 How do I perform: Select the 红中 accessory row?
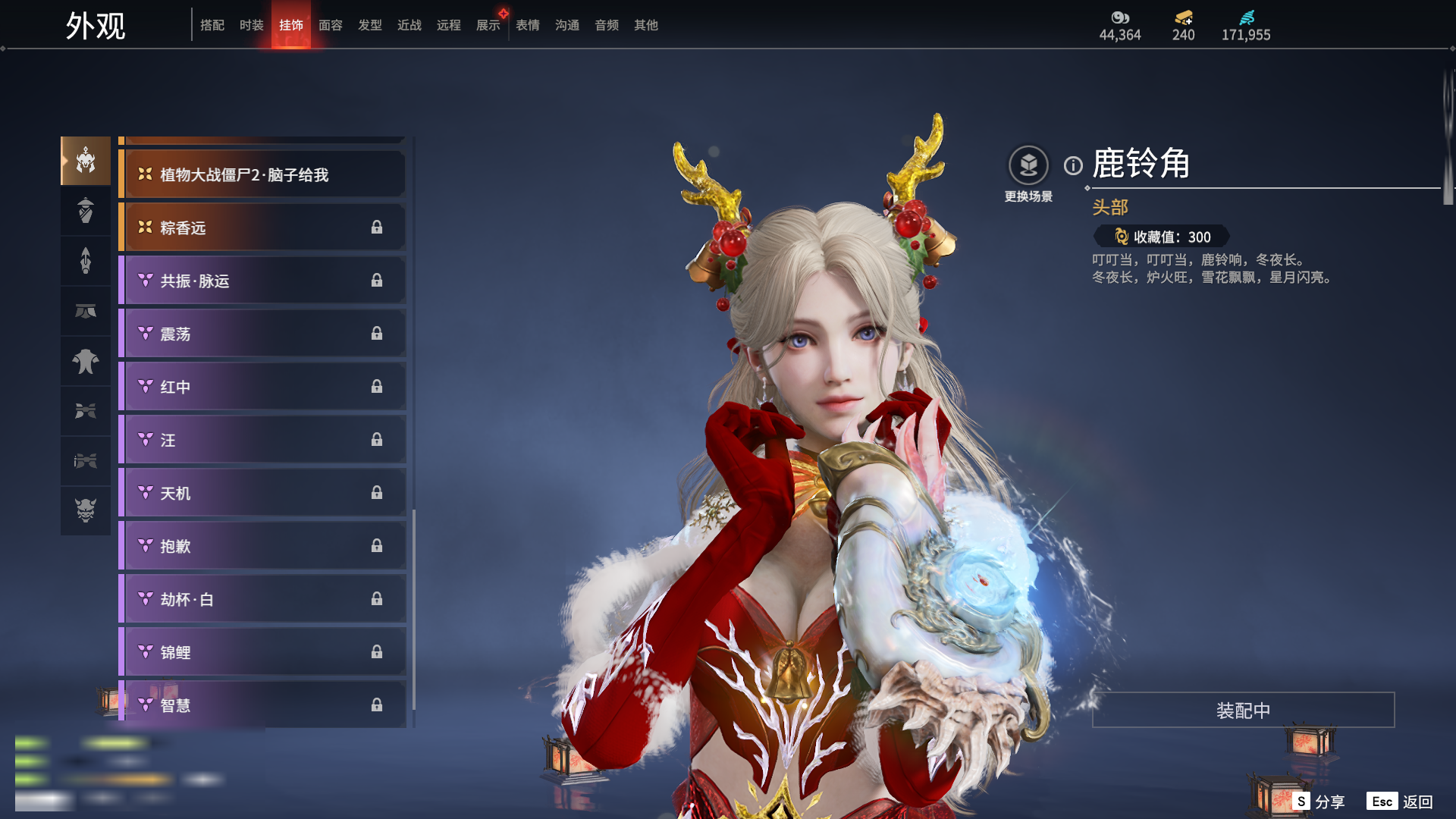[262, 387]
